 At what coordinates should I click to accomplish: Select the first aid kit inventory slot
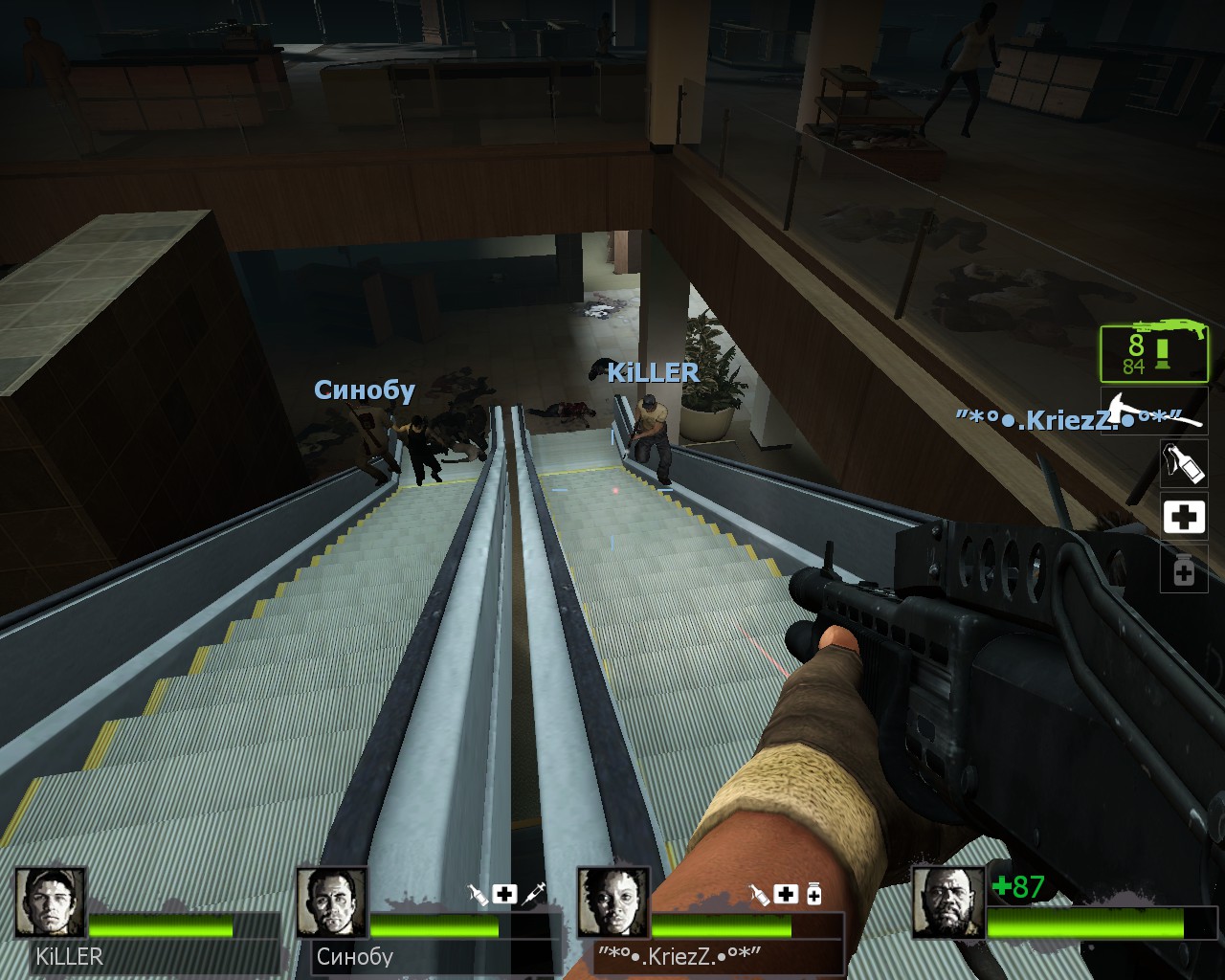click(x=1183, y=517)
